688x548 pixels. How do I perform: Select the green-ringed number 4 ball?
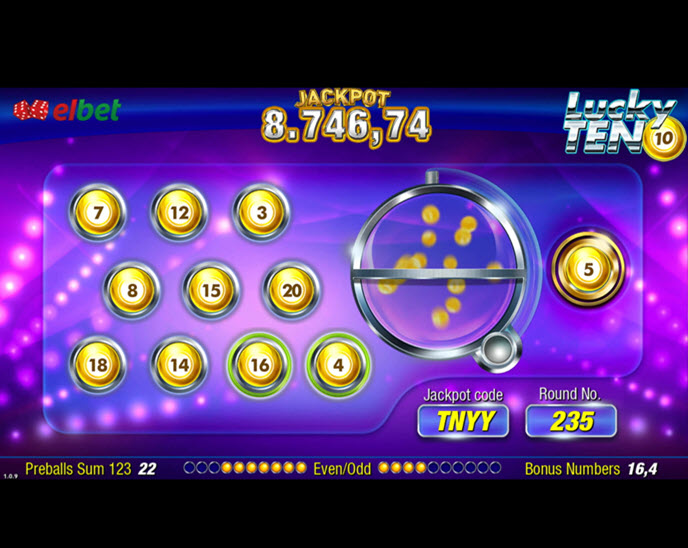[338, 365]
